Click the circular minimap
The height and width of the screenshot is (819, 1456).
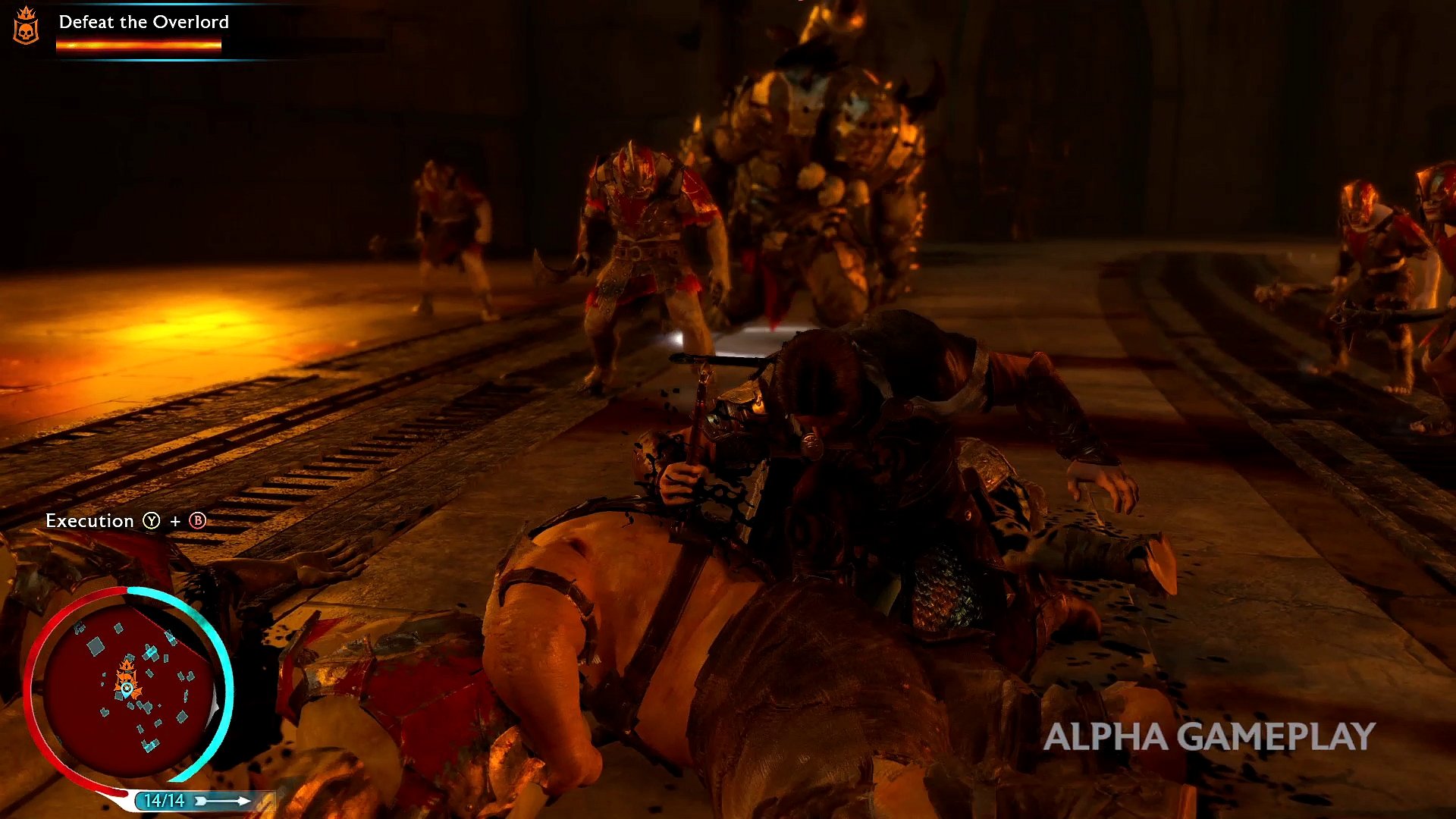coord(127,685)
